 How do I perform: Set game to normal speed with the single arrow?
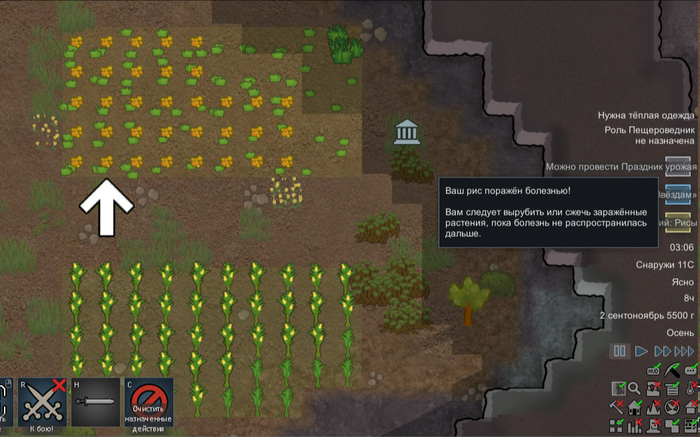641,351
